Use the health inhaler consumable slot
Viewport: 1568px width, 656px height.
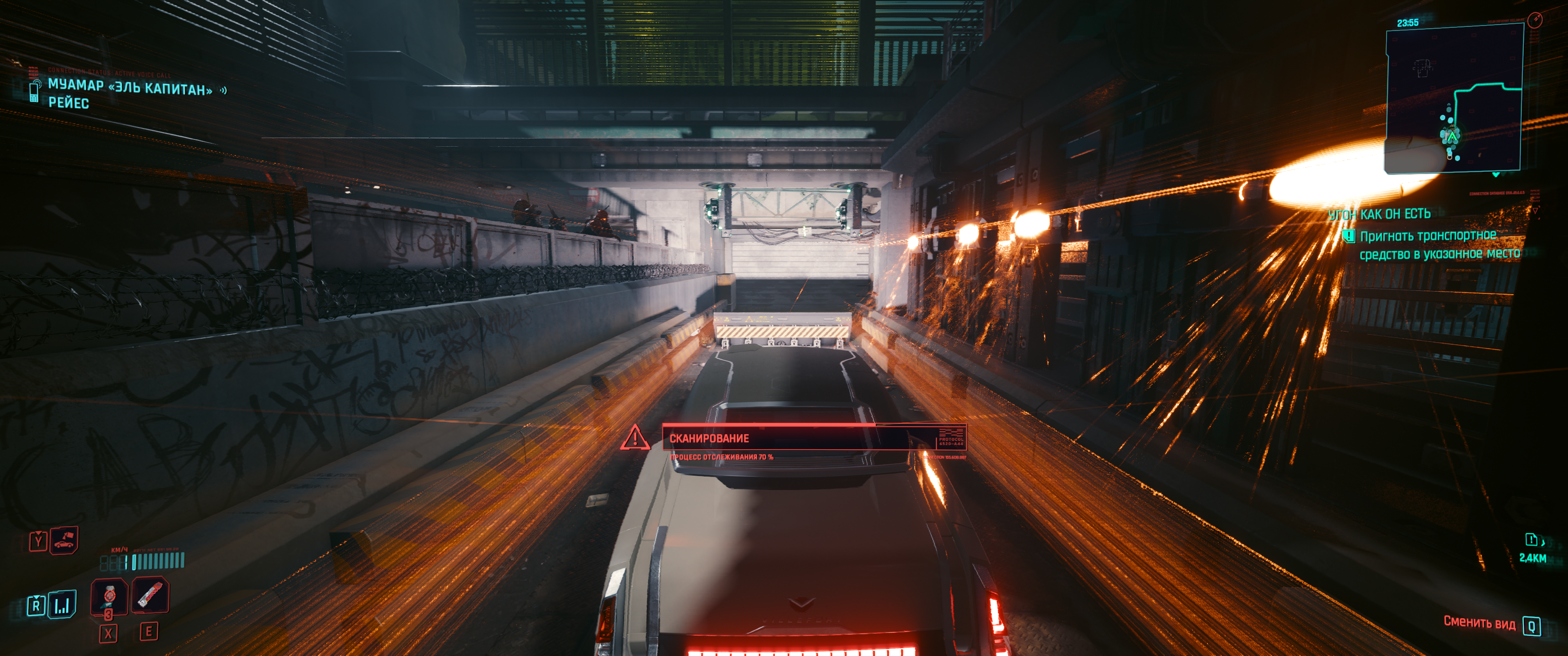pos(109,596)
